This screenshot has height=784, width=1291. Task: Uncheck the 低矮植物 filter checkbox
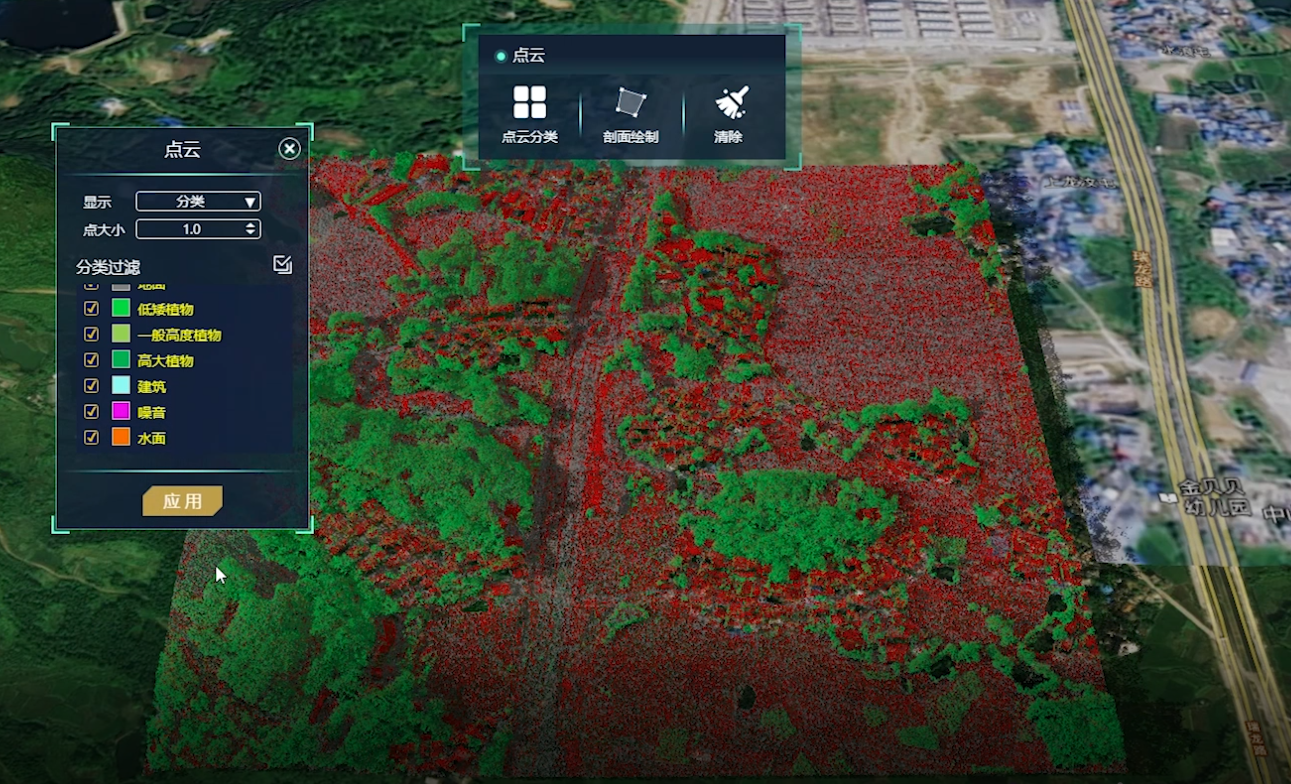(x=91, y=308)
